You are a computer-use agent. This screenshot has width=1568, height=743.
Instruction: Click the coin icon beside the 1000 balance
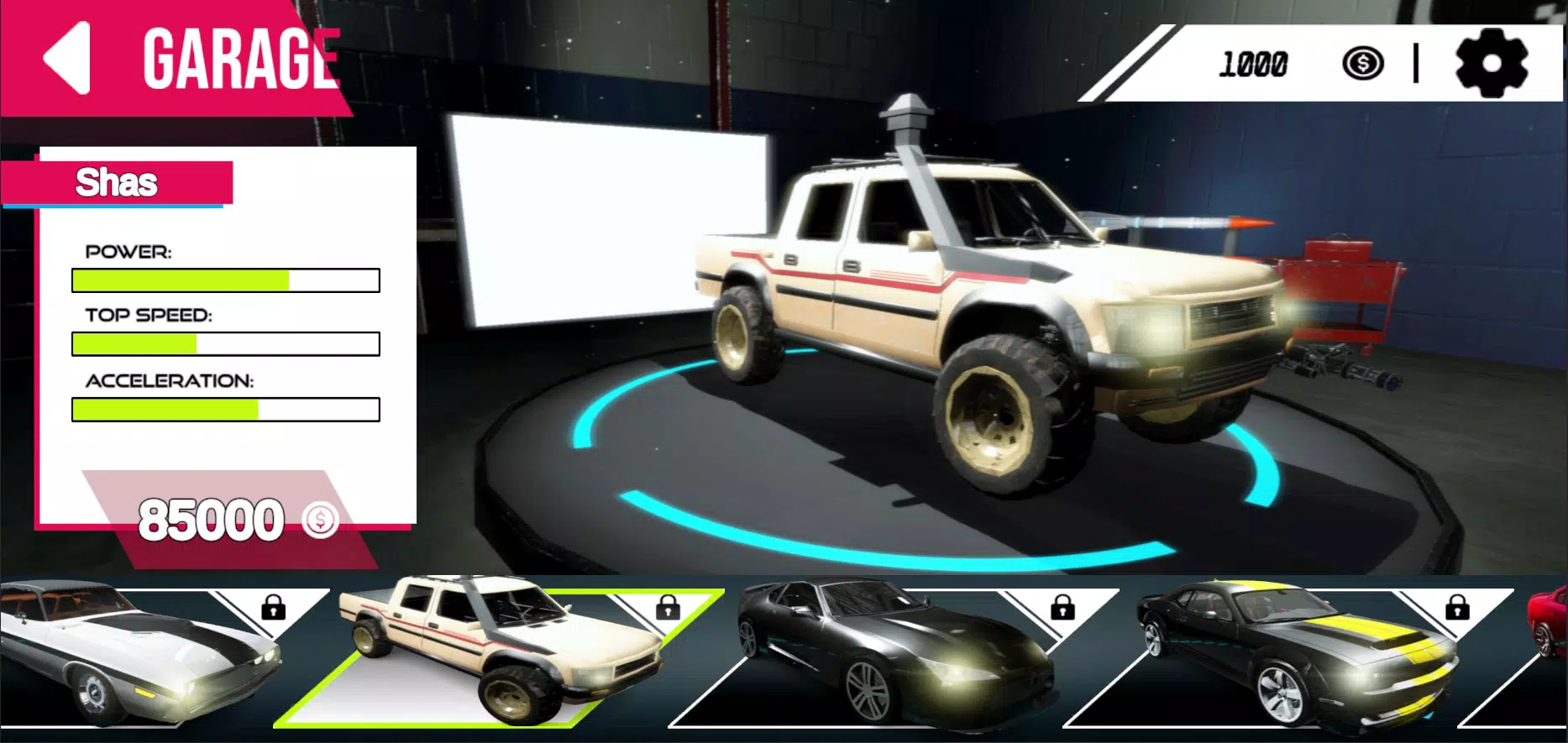point(1361,61)
